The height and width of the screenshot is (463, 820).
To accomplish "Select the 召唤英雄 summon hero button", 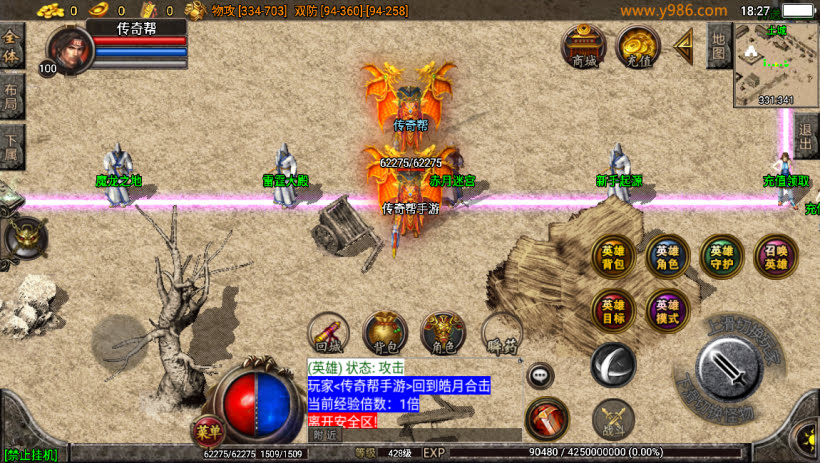I will click(x=776, y=257).
